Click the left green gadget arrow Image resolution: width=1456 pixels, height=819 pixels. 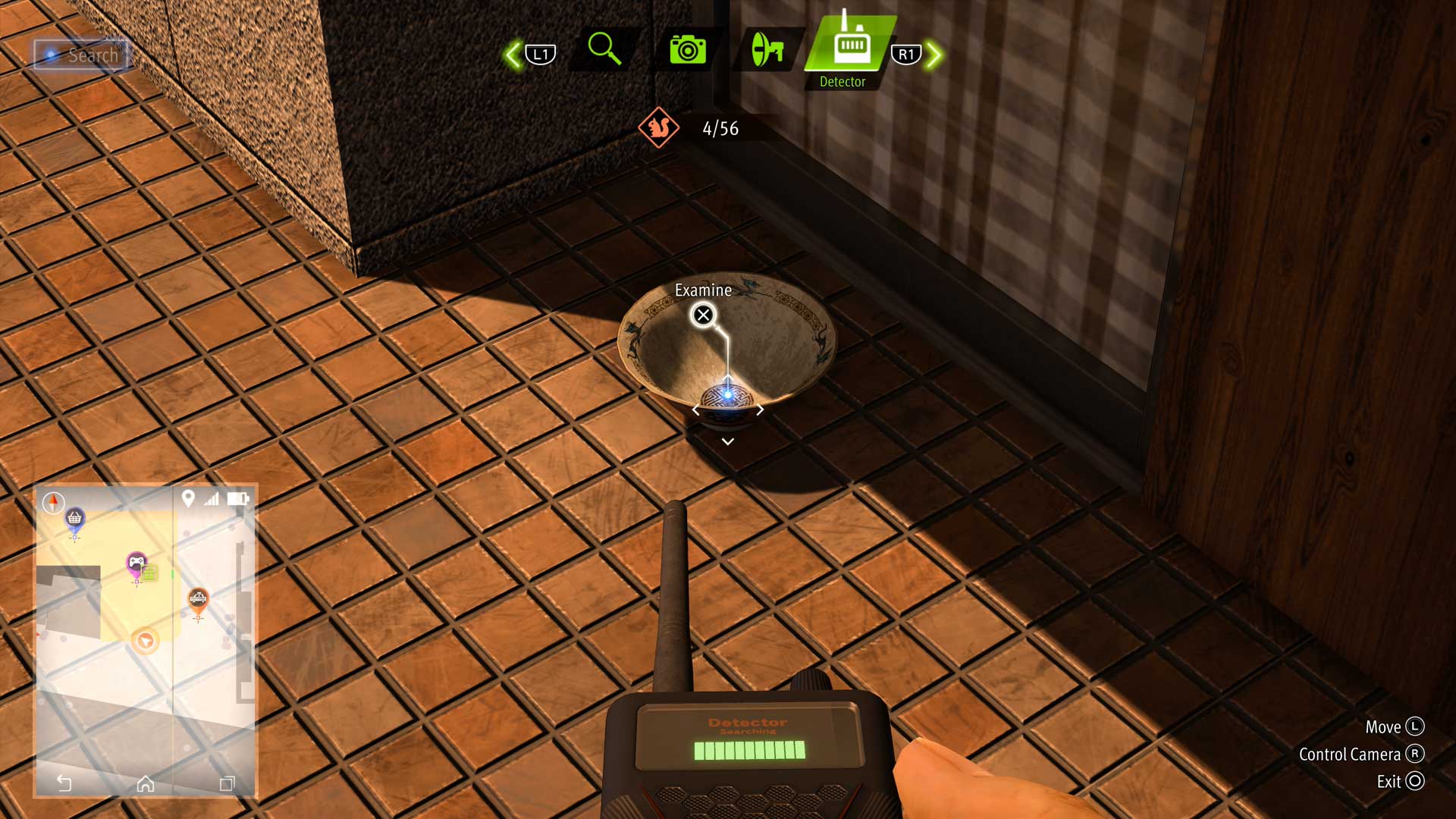point(513,55)
